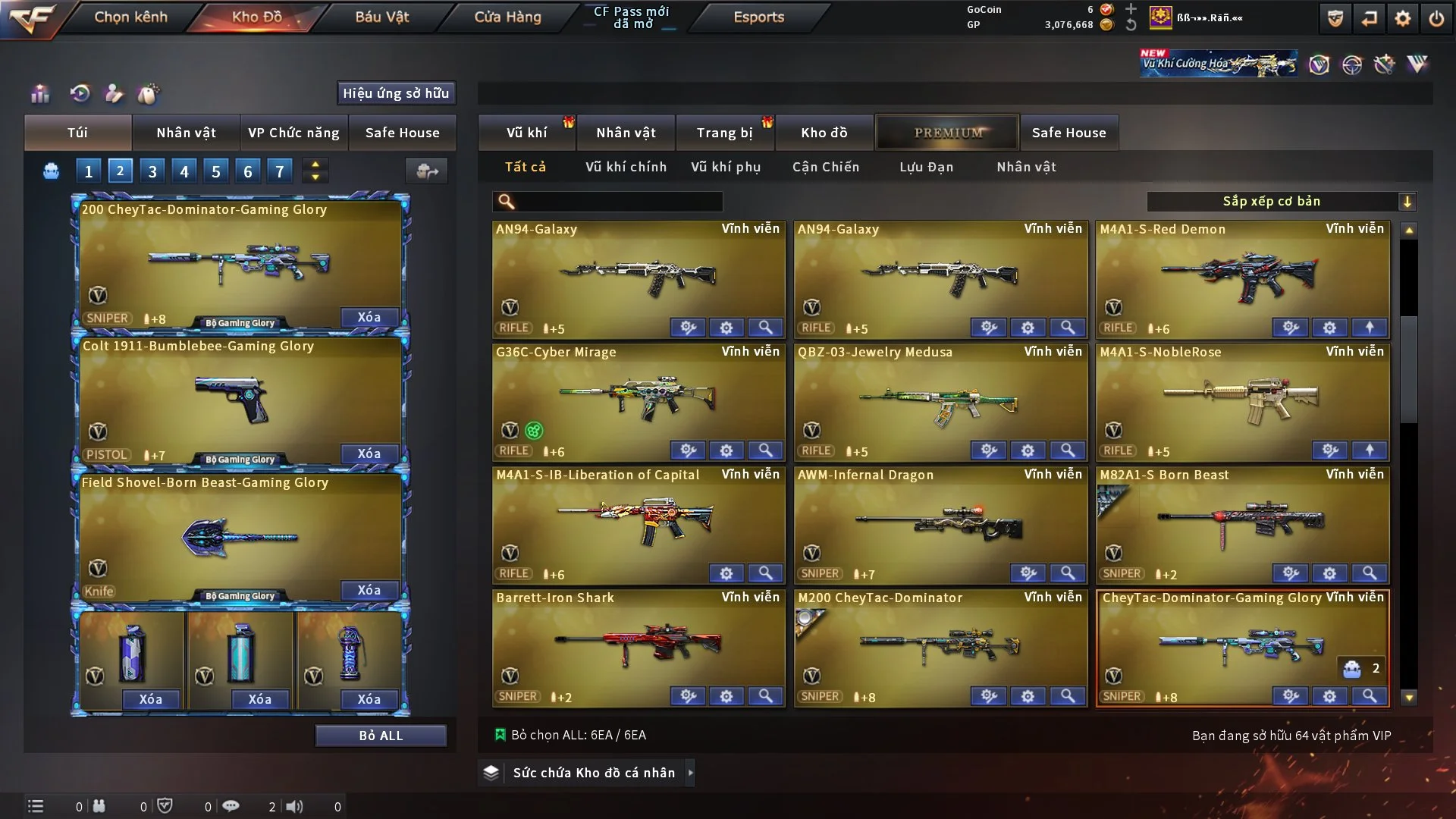Click the power exit icon
This screenshot has width=1456, height=819.
pos(1436,18)
